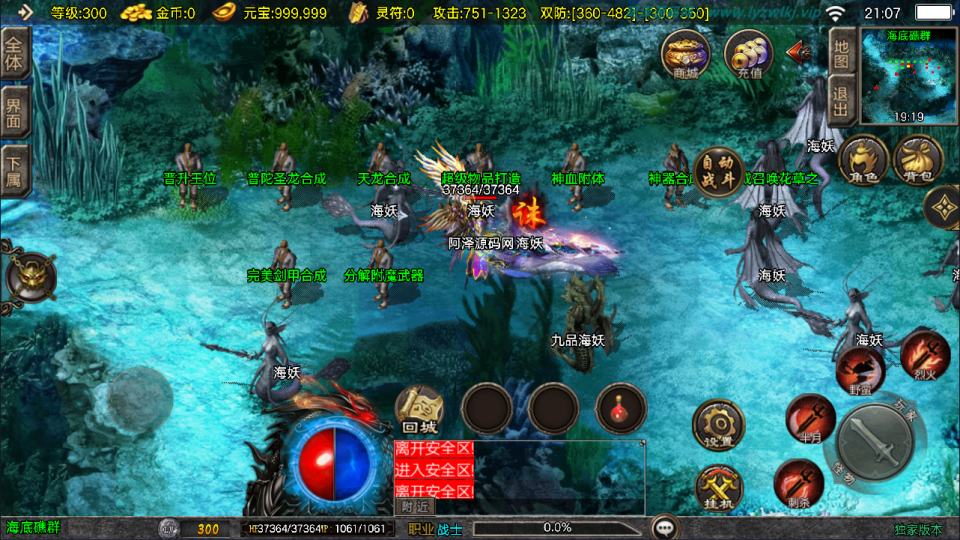
Task: Cast the 烈火 fire sword skill
Action: (x=925, y=356)
